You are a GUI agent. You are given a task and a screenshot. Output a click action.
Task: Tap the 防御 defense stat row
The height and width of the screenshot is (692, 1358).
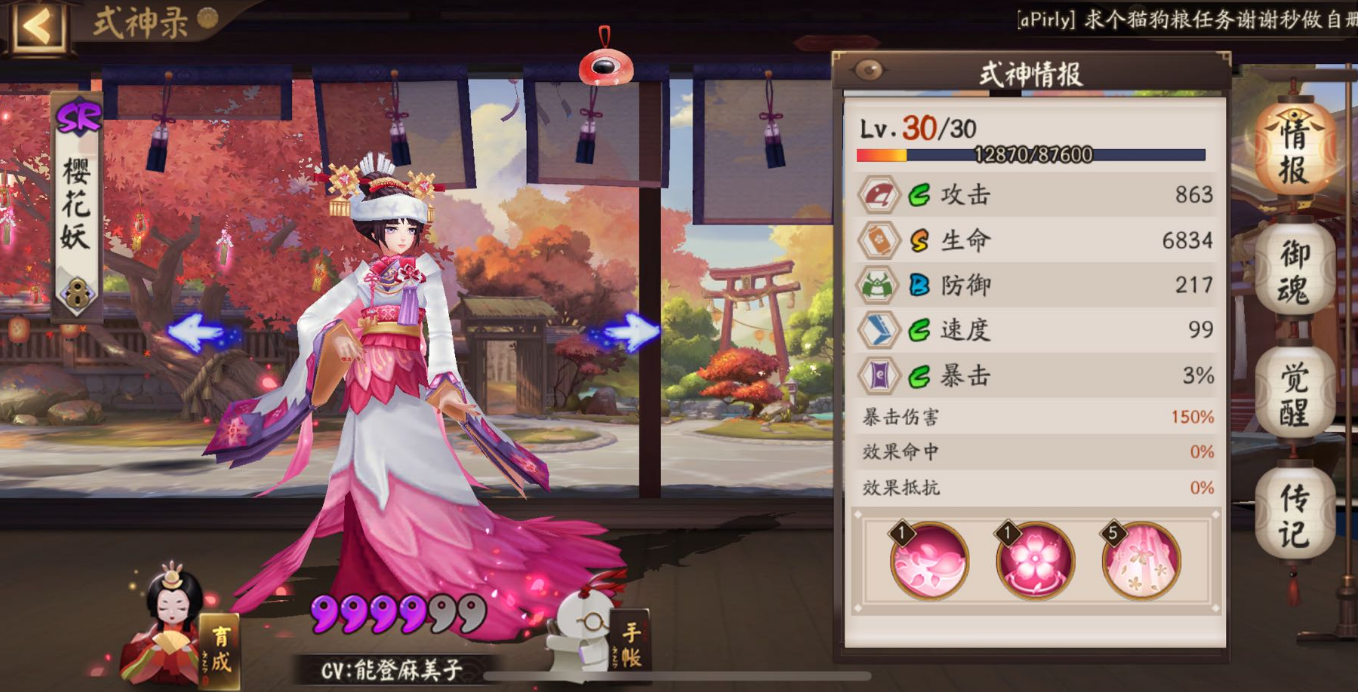coord(1036,285)
